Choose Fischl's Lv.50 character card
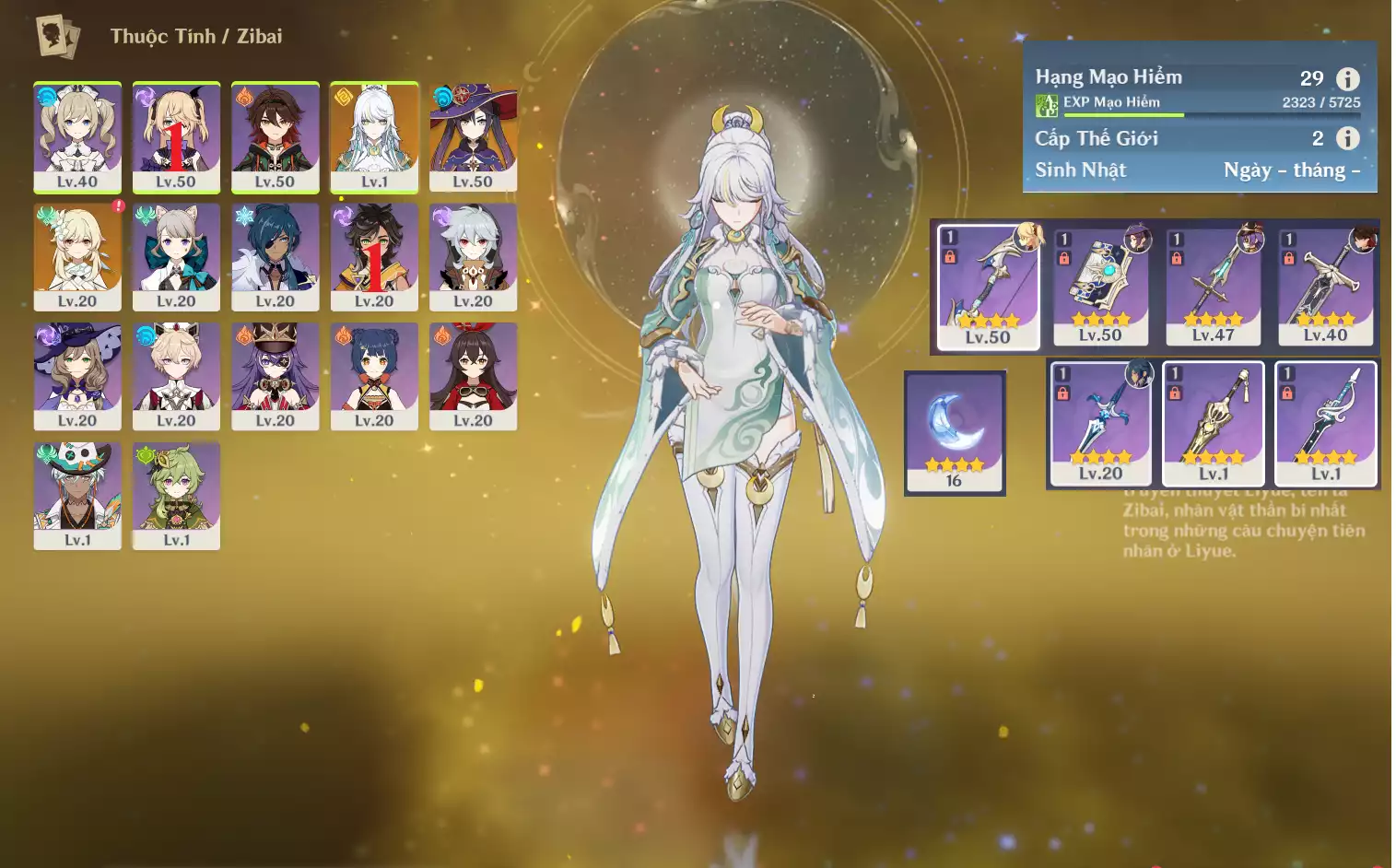 pos(176,136)
